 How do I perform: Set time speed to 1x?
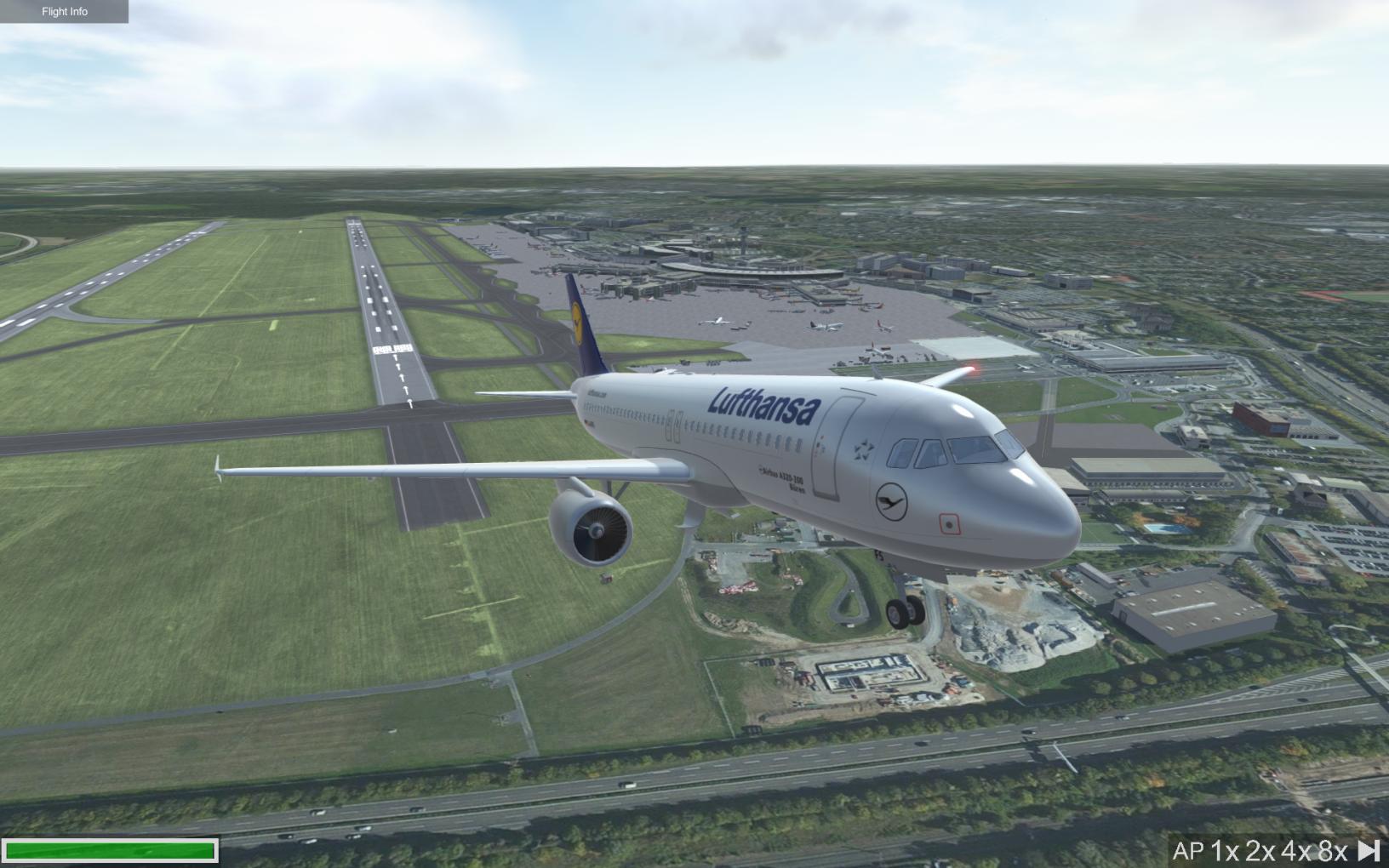click(x=1225, y=850)
